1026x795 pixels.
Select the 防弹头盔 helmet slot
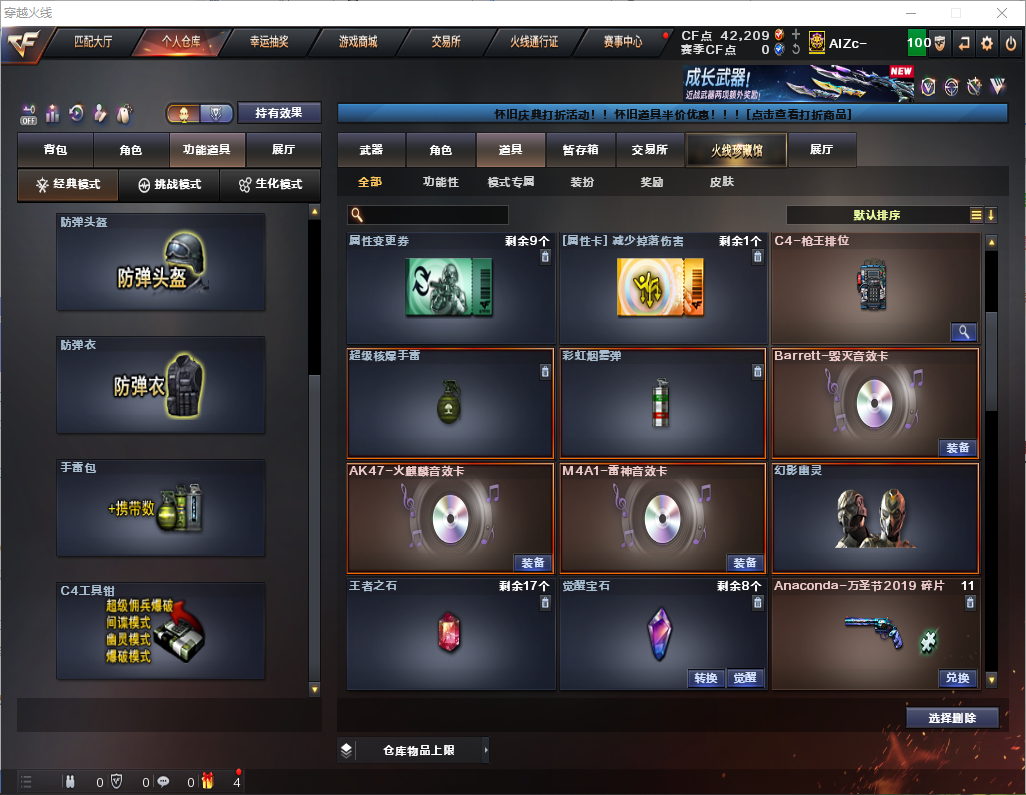pyautogui.click(x=161, y=262)
